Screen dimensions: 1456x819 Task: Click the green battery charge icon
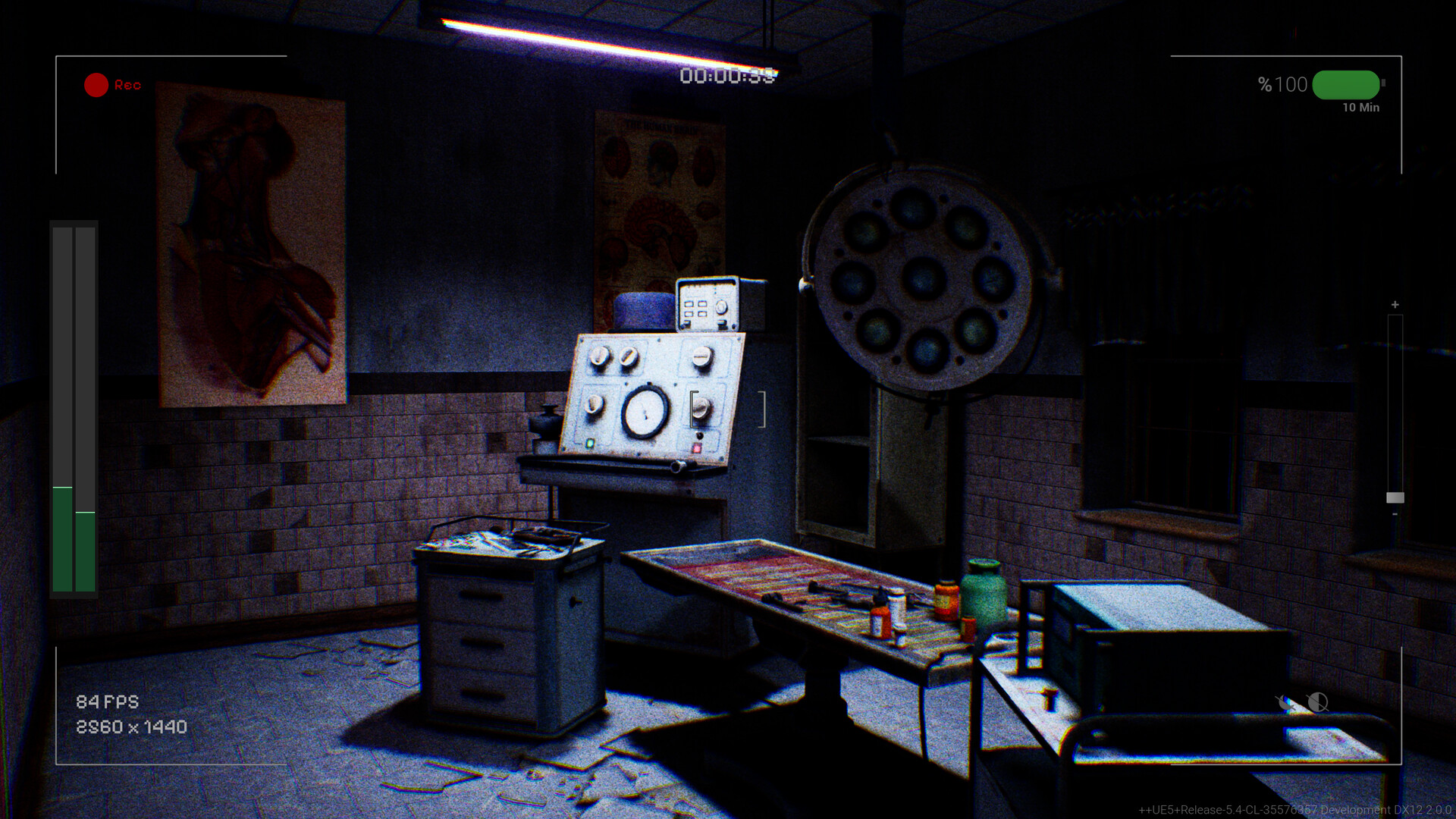coord(1345,85)
